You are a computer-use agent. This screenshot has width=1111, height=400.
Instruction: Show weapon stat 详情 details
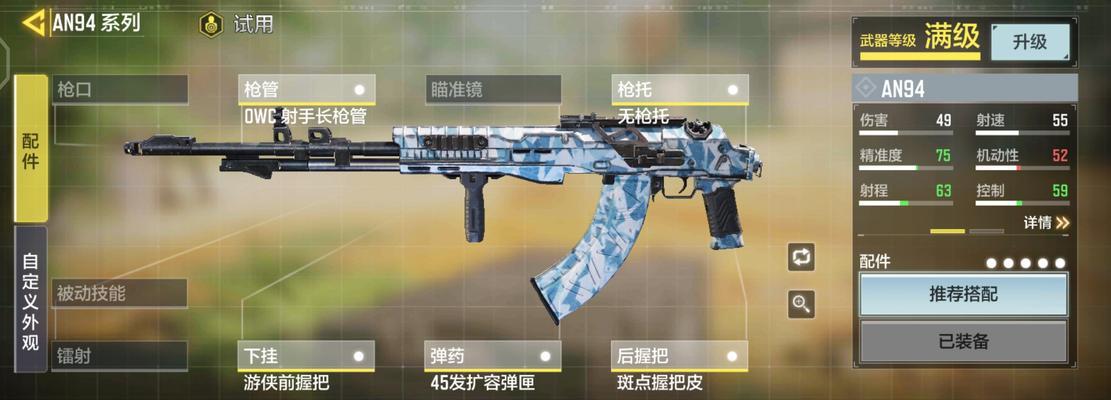point(1046,222)
